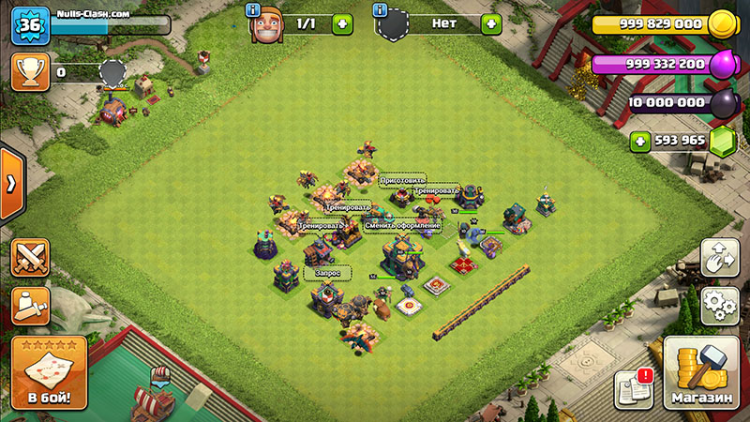Open the trophy league panel
This screenshot has width=750, height=422.
(x=30, y=72)
